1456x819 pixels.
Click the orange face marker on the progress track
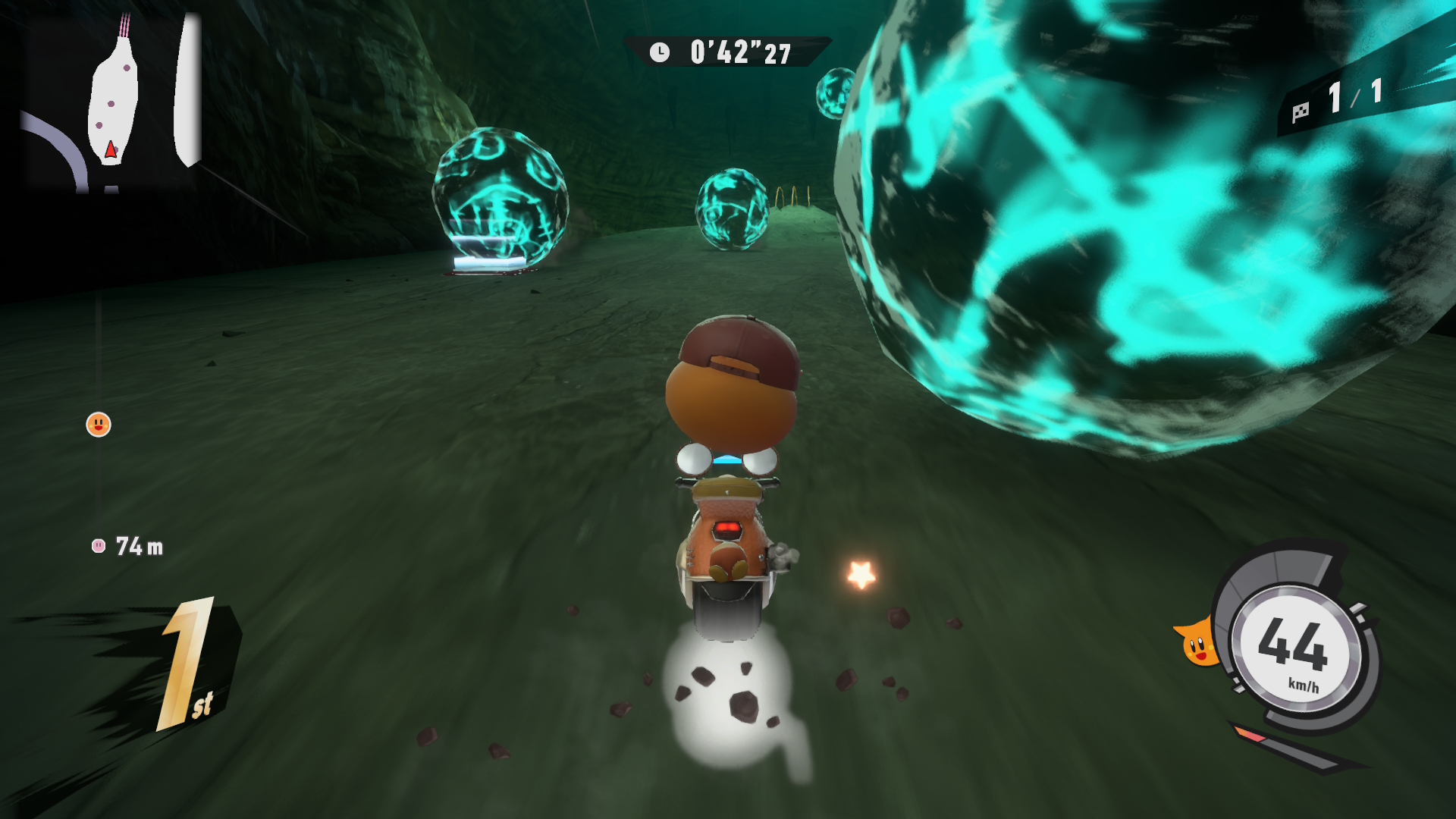(99, 425)
